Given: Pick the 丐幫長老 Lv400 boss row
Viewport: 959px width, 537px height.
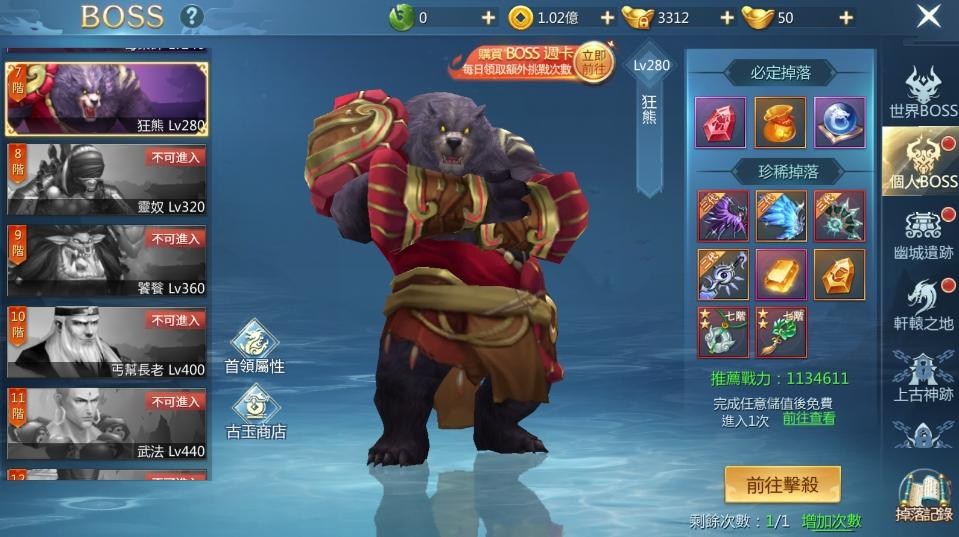Looking at the screenshot, I should click(x=107, y=343).
